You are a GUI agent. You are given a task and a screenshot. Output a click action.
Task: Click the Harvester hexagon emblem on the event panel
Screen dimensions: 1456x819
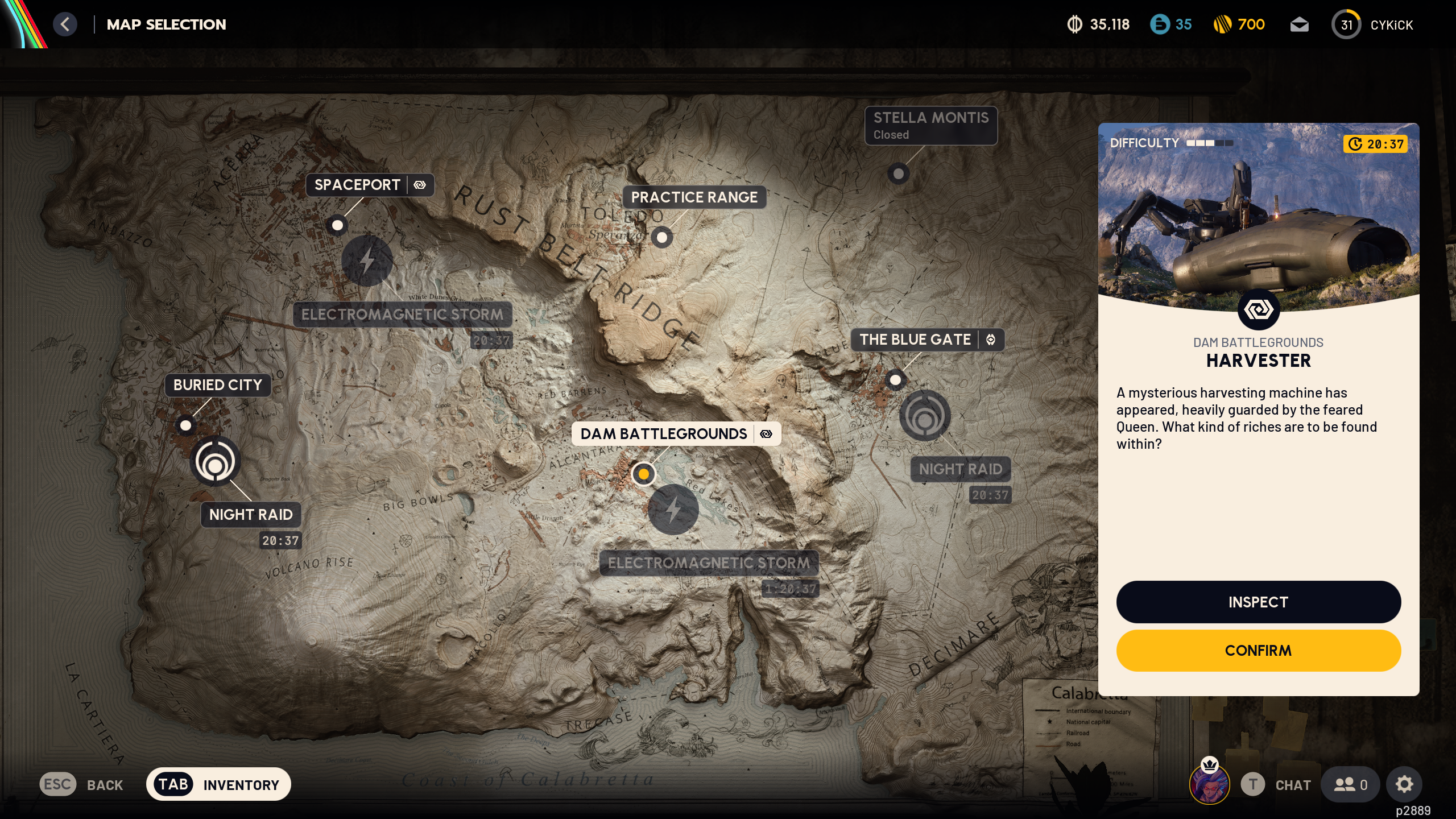pos(1259,309)
